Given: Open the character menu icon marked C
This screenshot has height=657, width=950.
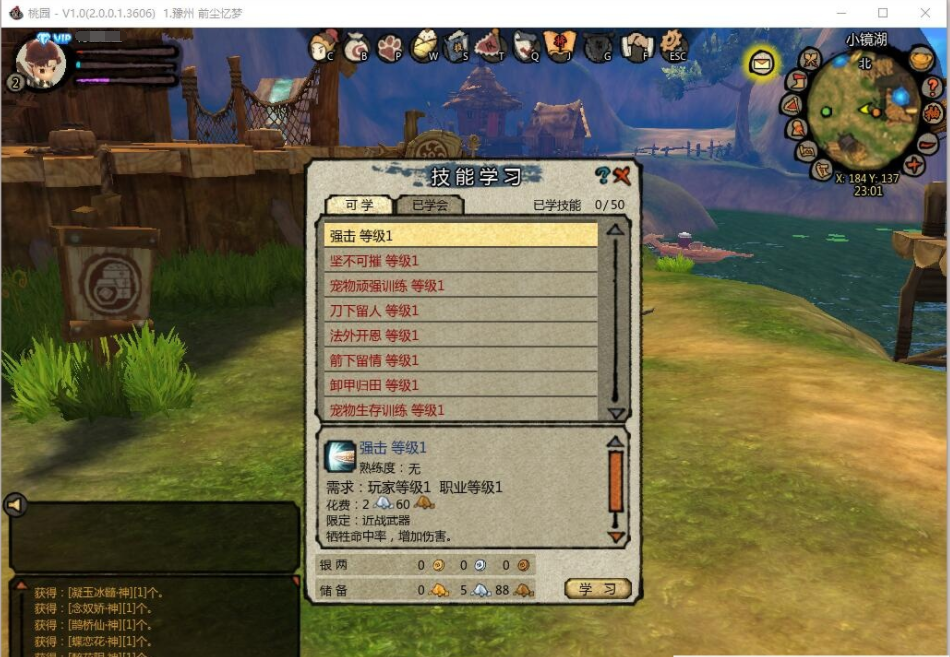Looking at the screenshot, I should click(324, 46).
